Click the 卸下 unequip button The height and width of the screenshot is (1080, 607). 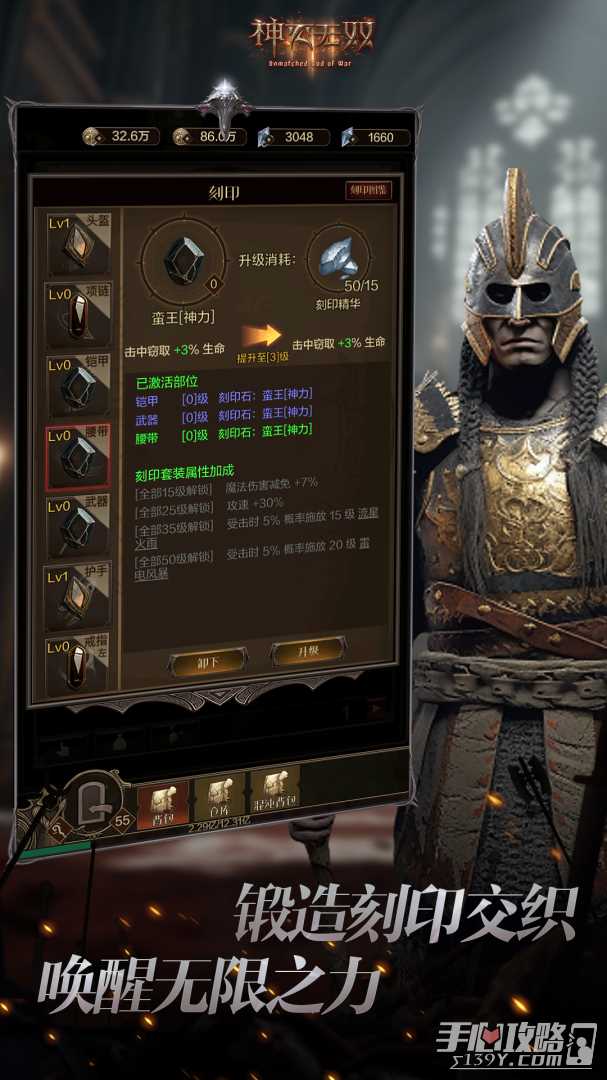click(207, 661)
